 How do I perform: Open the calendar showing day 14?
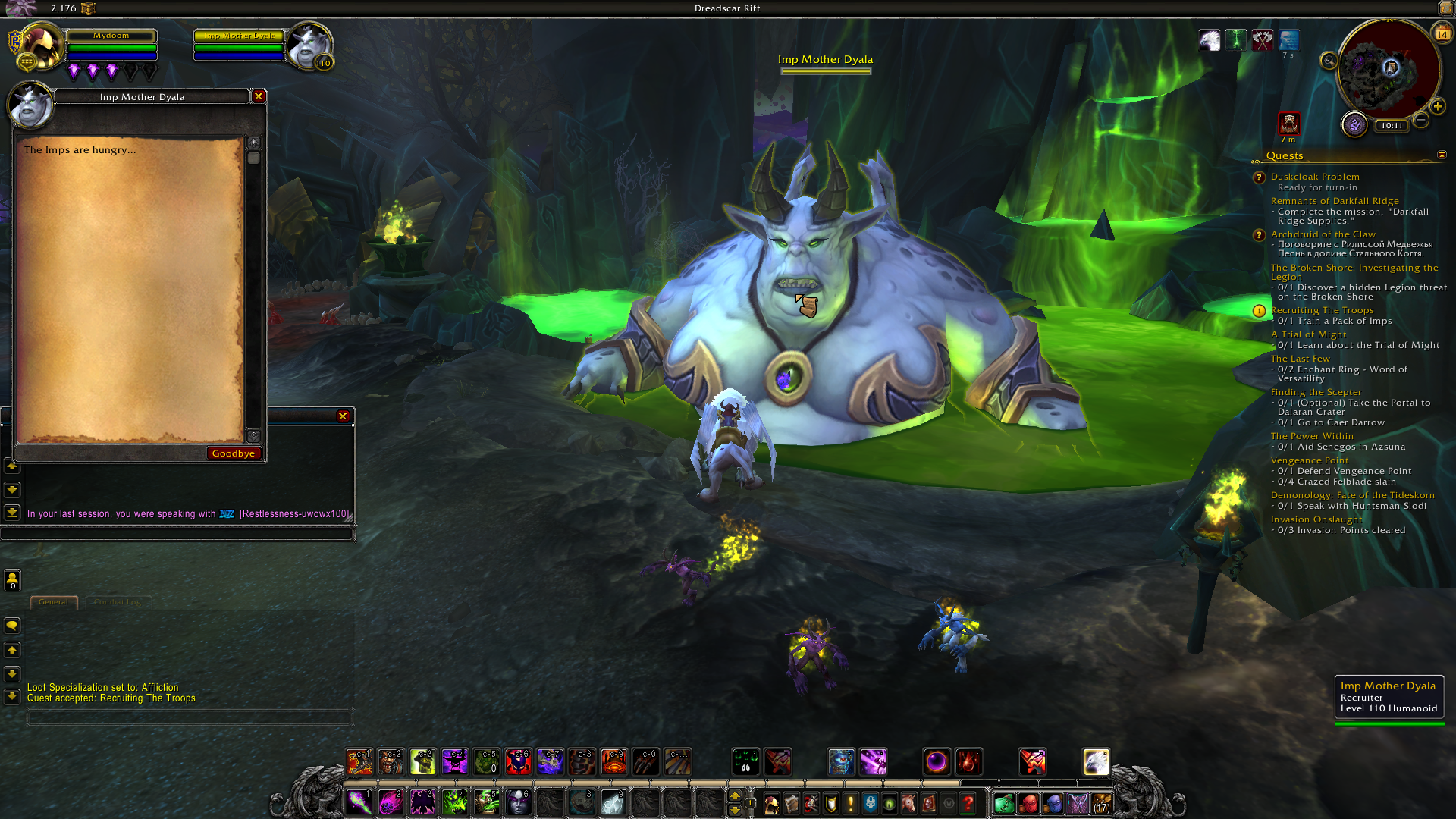coord(1442,34)
